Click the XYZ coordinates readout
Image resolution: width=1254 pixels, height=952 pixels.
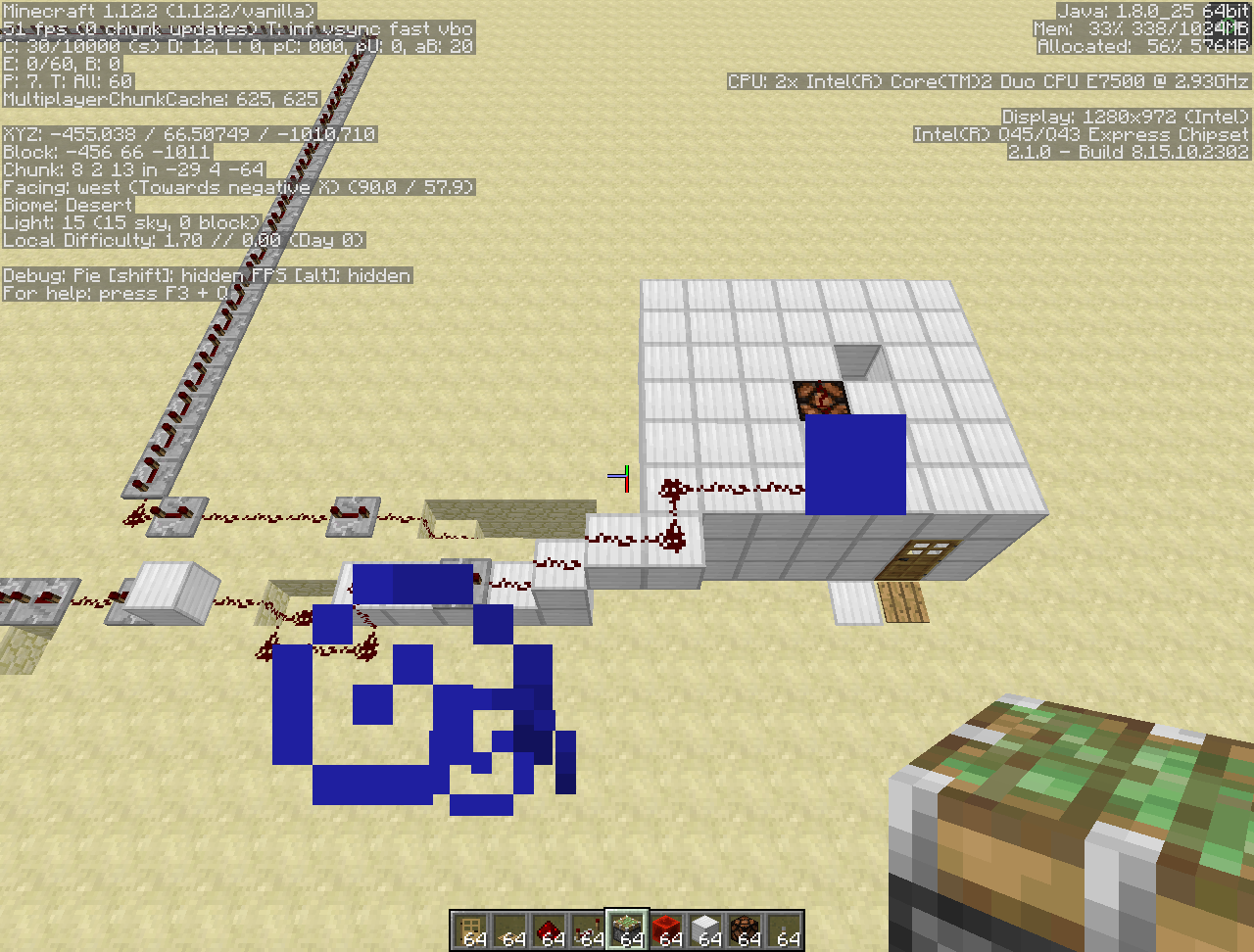(x=189, y=134)
